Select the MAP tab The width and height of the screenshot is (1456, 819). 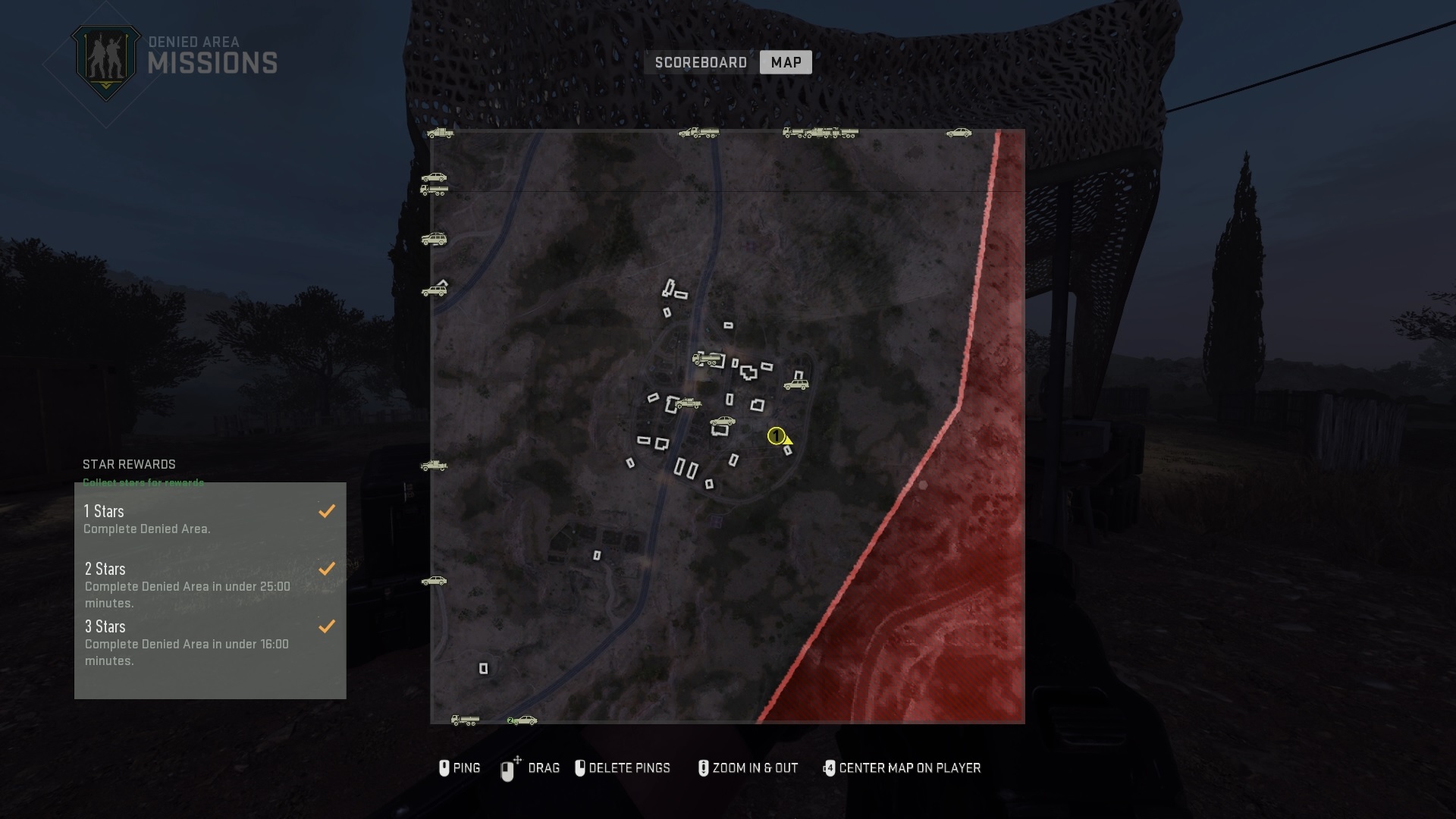tap(786, 62)
